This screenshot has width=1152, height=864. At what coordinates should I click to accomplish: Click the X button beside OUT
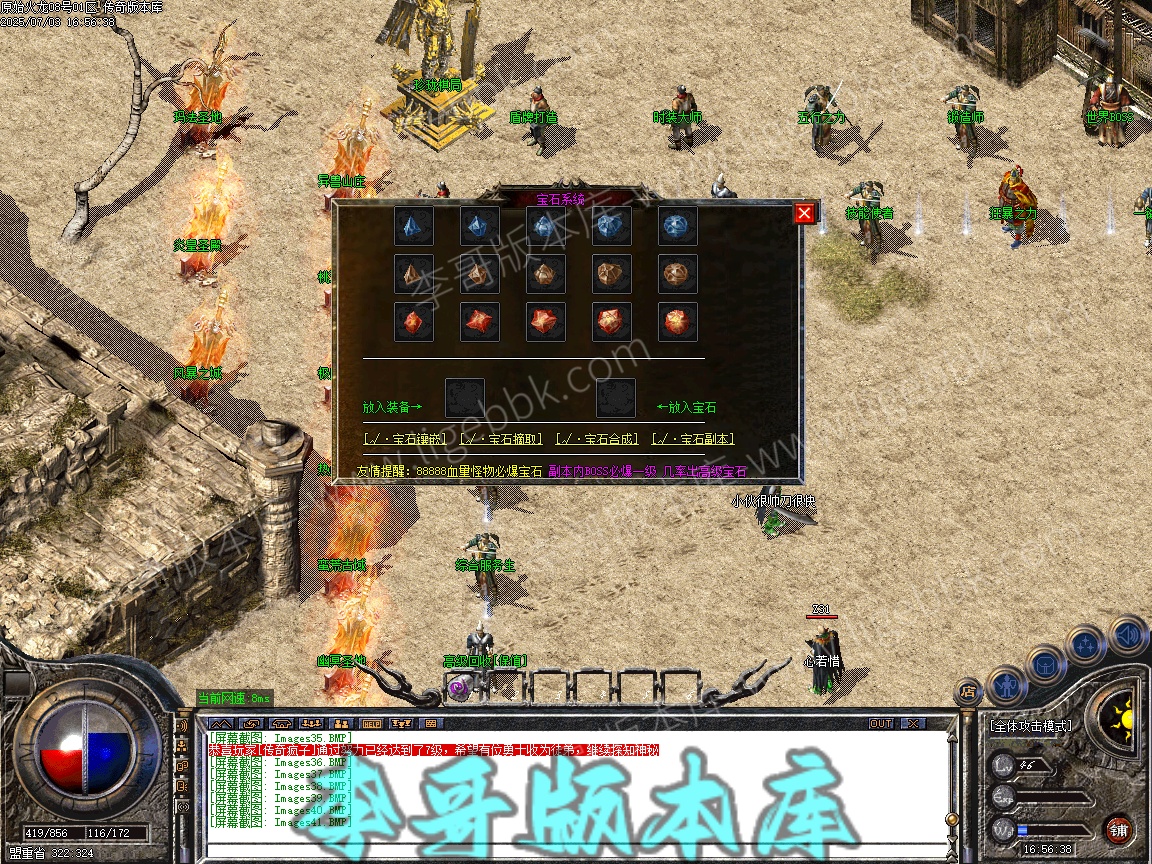click(912, 723)
